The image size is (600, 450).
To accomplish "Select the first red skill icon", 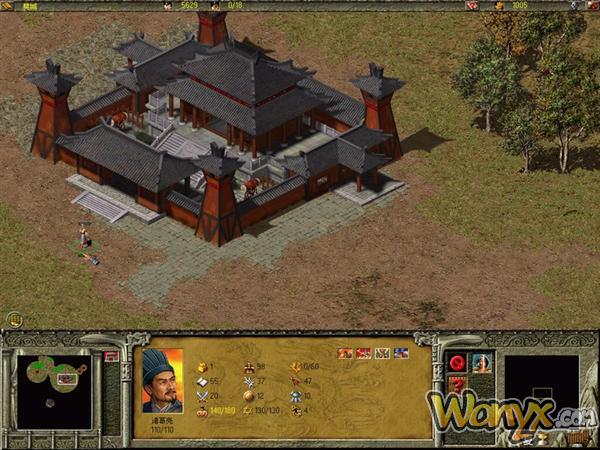I will (x=345, y=353).
